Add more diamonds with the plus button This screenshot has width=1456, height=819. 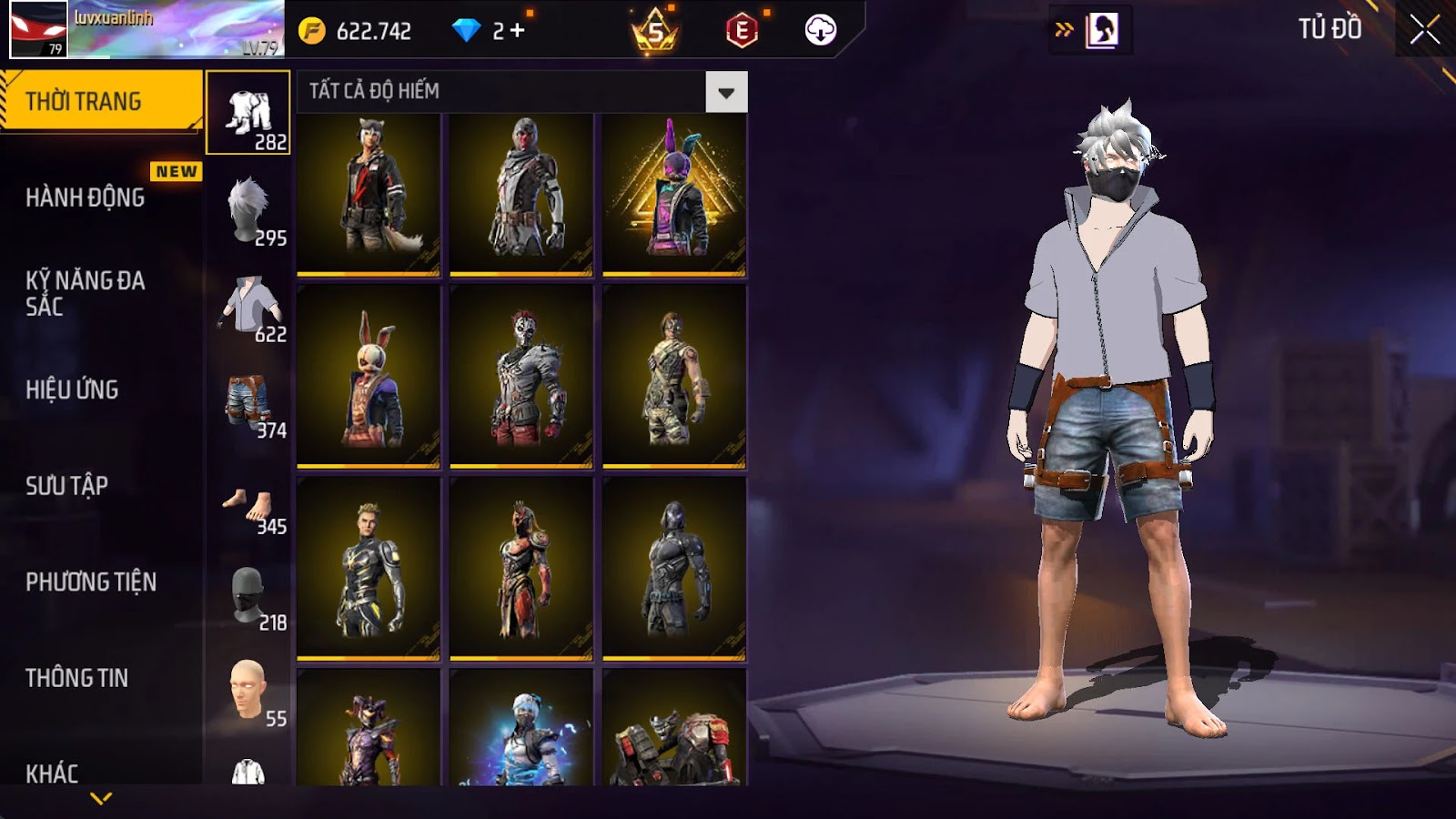pyautogui.click(x=518, y=31)
